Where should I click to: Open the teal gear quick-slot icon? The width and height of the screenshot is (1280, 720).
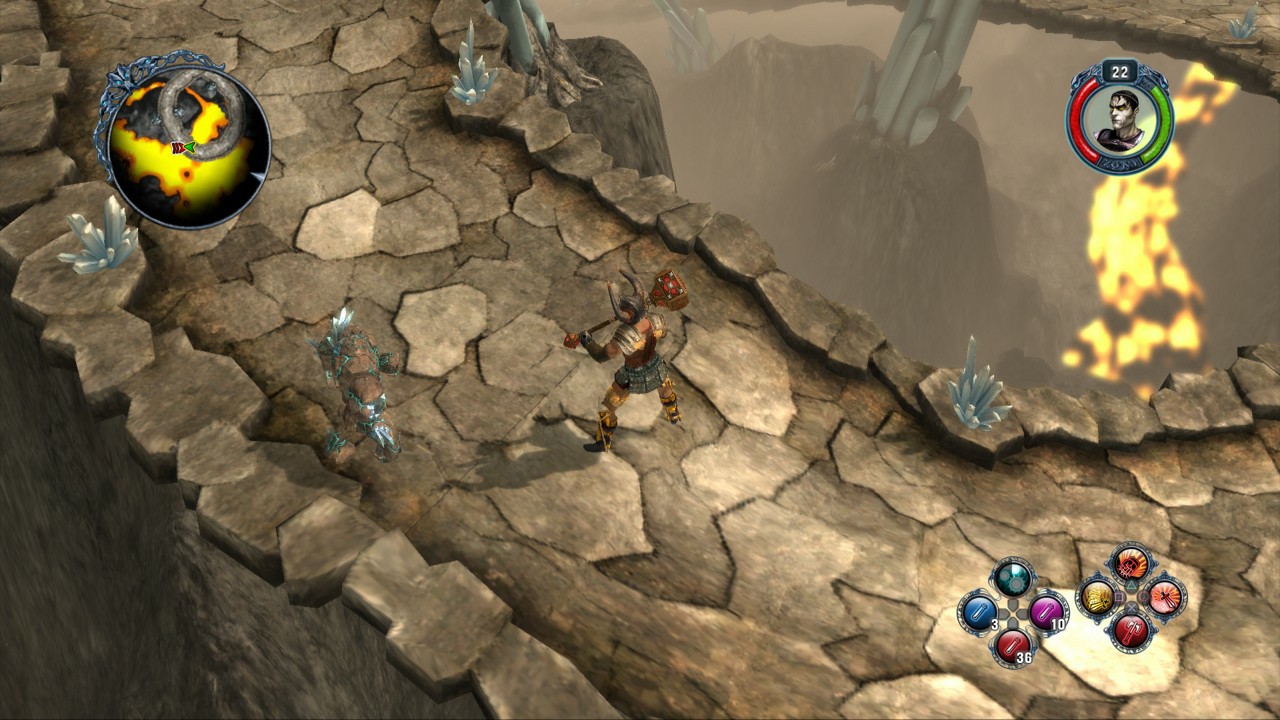click(1011, 578)
